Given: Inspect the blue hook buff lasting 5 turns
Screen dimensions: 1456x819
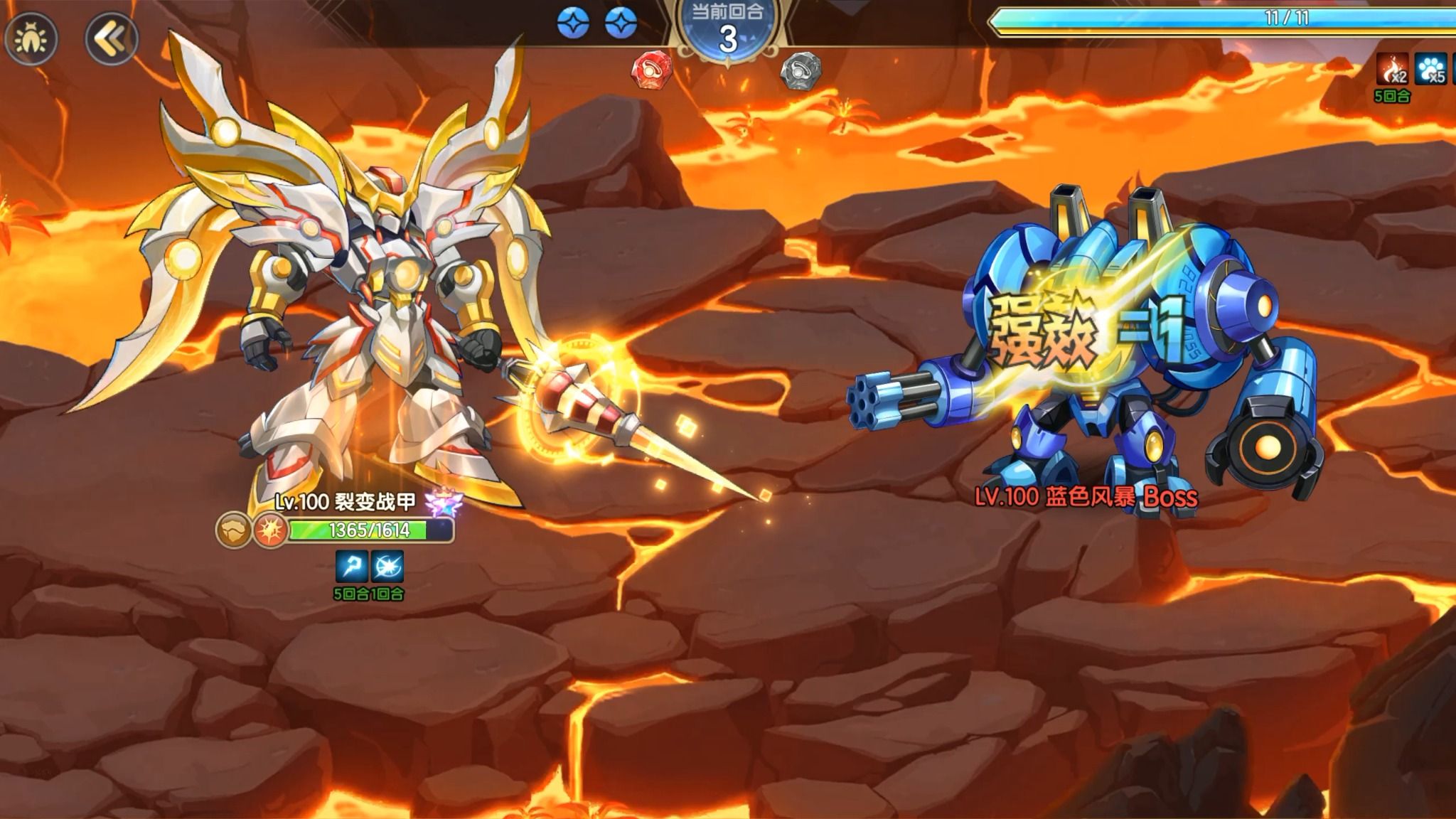Looking at the screenshot, I should (x=352, y=567).
